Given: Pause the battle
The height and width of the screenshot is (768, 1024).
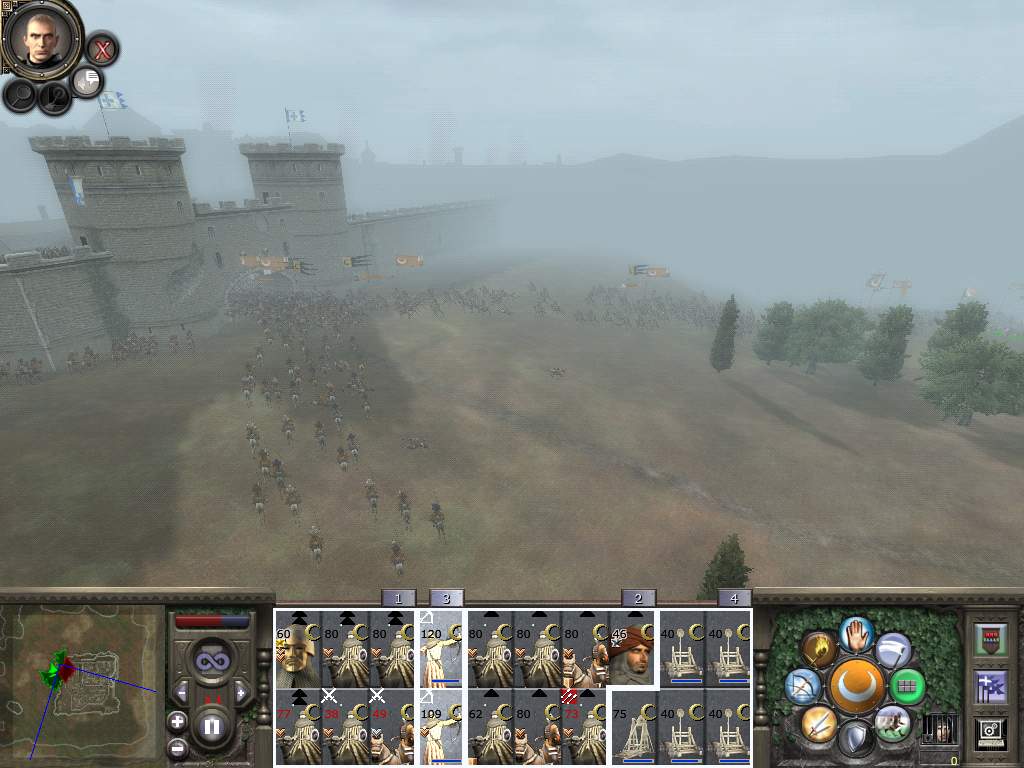Looking at the screenshot, I should coord(211,727).
